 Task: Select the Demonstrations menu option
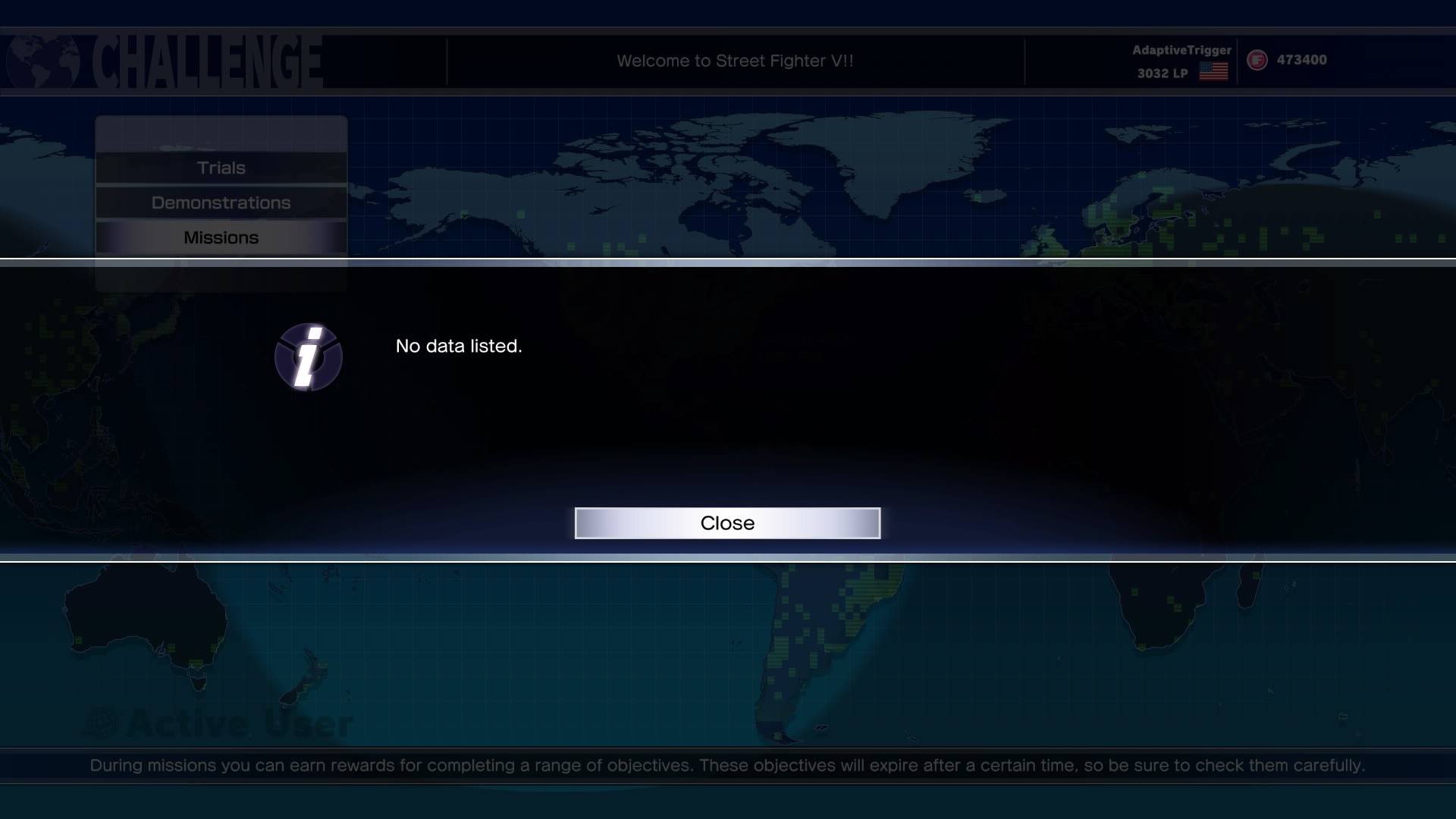[221, 202]
